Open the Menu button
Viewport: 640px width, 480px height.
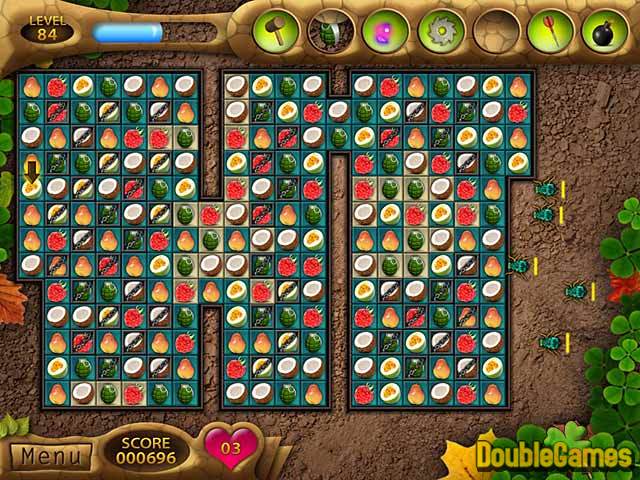point(50,457)
